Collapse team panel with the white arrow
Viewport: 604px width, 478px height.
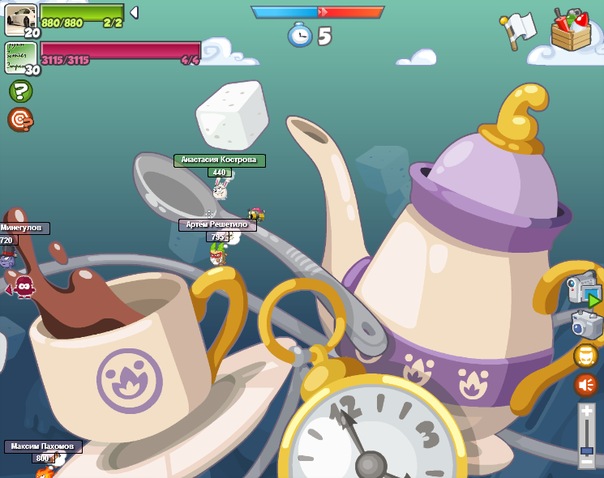(x=134, y=12)
